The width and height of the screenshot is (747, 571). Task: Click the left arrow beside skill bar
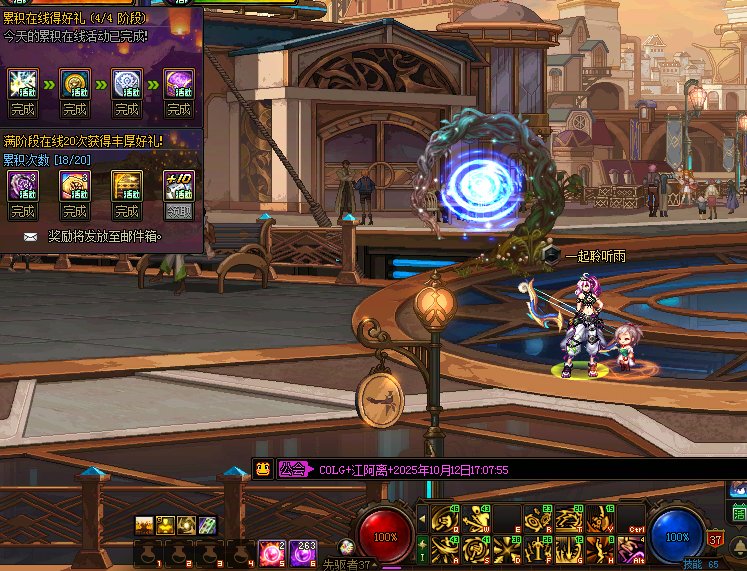pos(421,519)
